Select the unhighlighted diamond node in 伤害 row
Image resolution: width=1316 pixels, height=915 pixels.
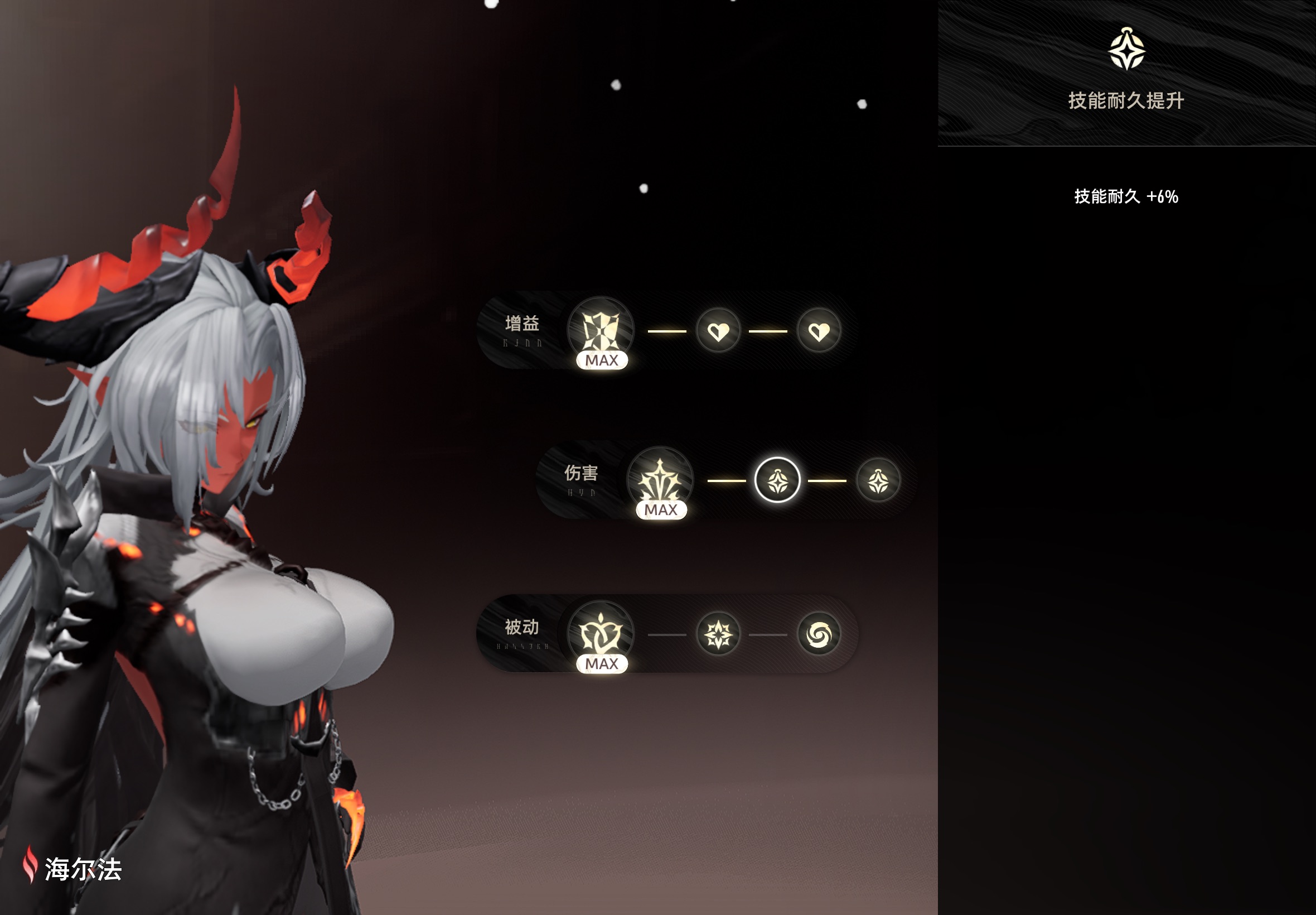pyautogui.click(x=878, y=480)
